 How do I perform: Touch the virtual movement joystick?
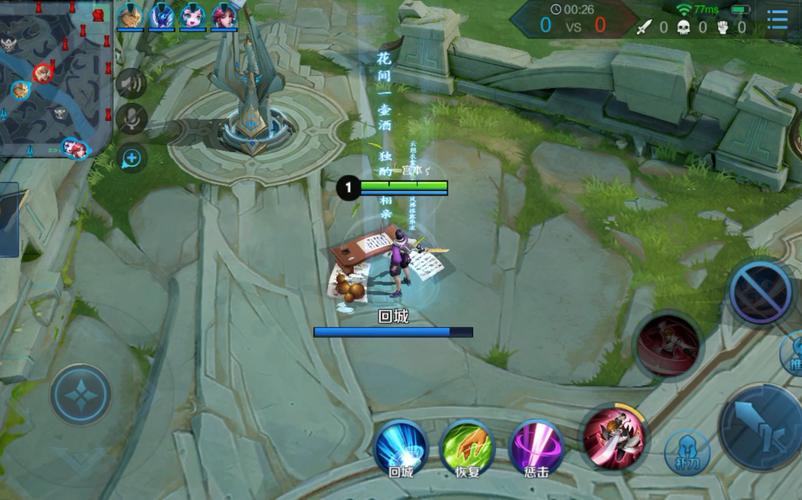(x=81, y=395)
